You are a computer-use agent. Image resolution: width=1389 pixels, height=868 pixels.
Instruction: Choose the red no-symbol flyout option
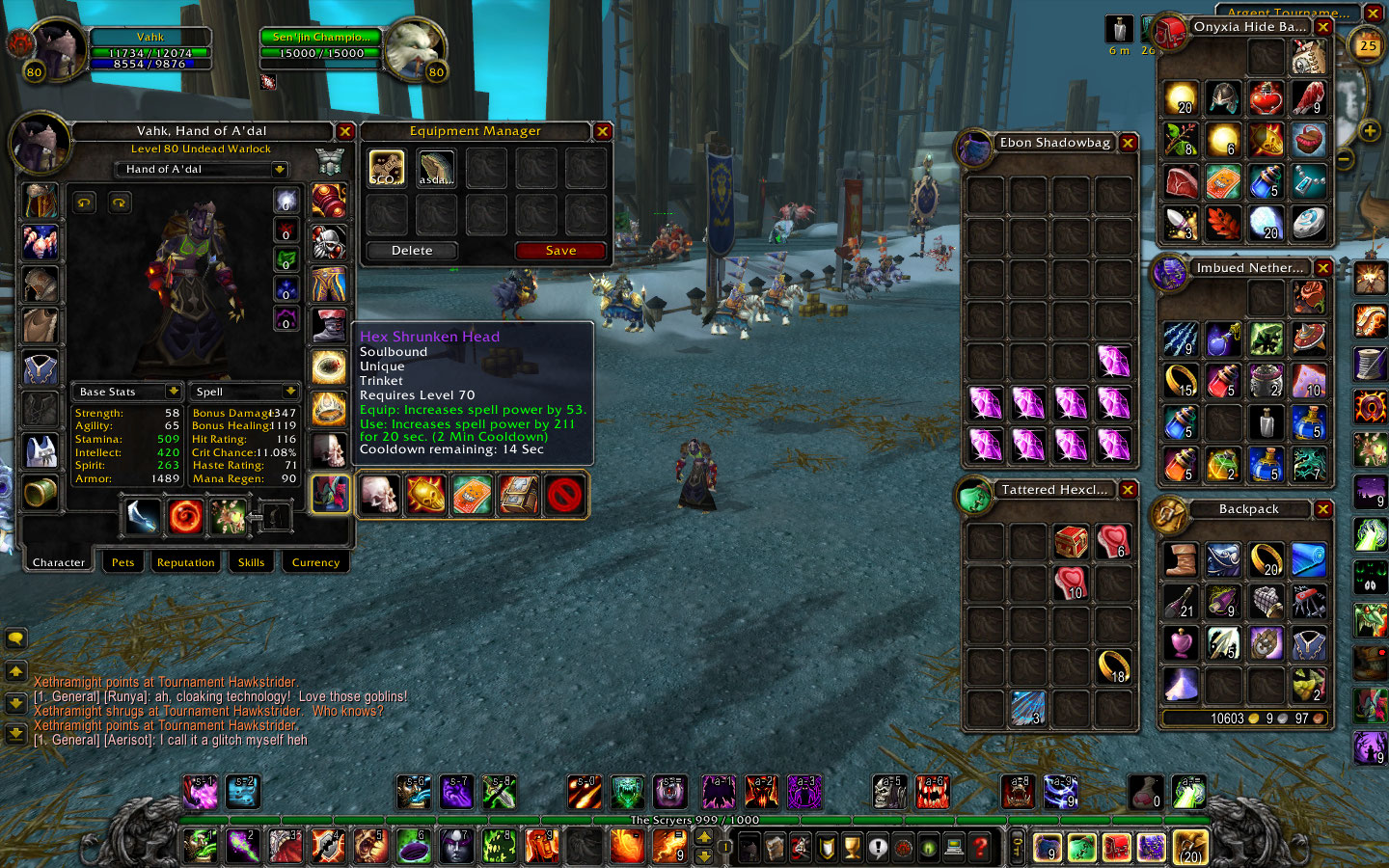(564, 495)
